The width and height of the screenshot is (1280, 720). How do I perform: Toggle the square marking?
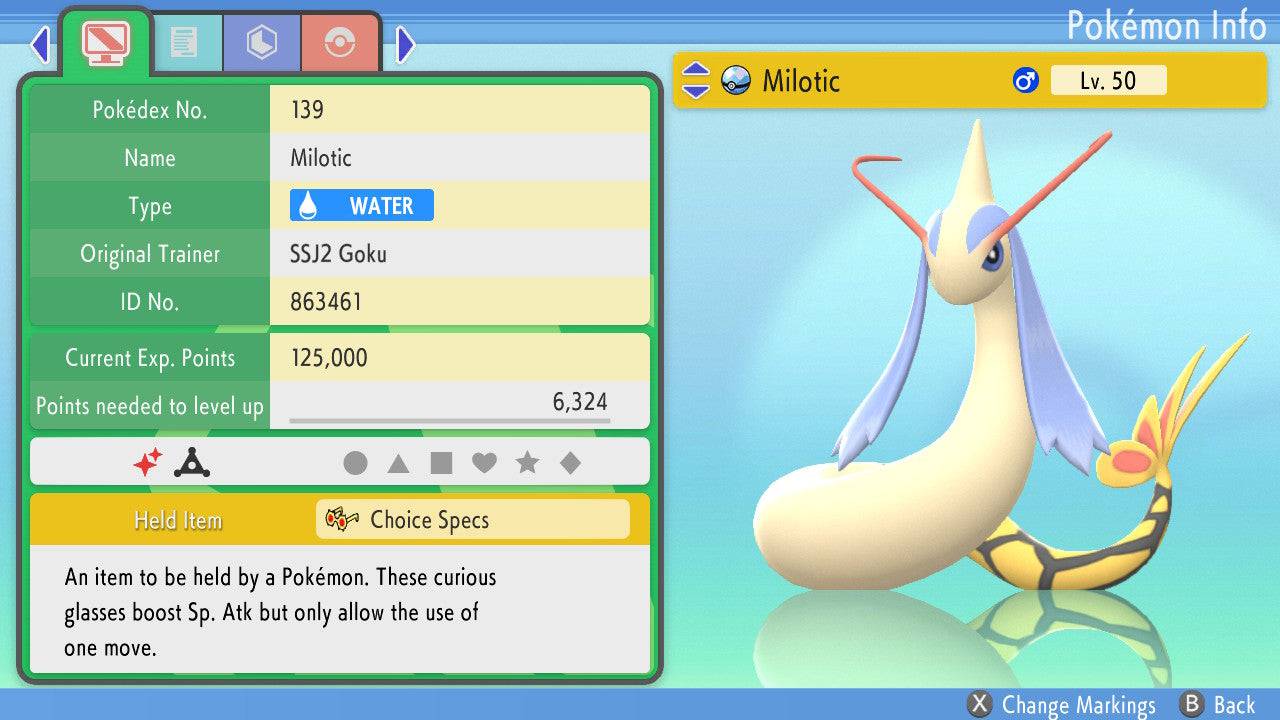click(441, 463)
